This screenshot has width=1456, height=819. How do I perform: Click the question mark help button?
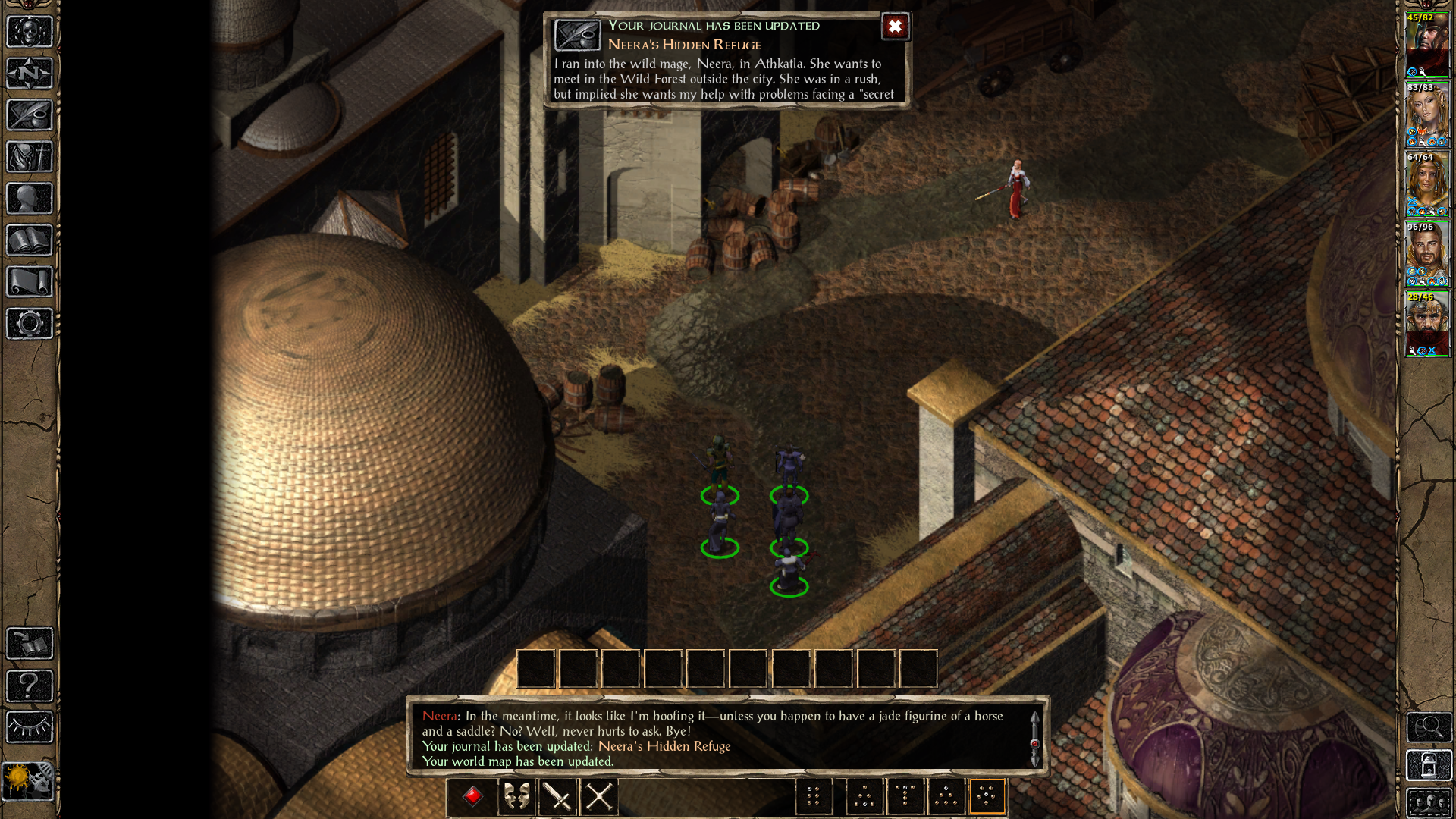(30, 686)
